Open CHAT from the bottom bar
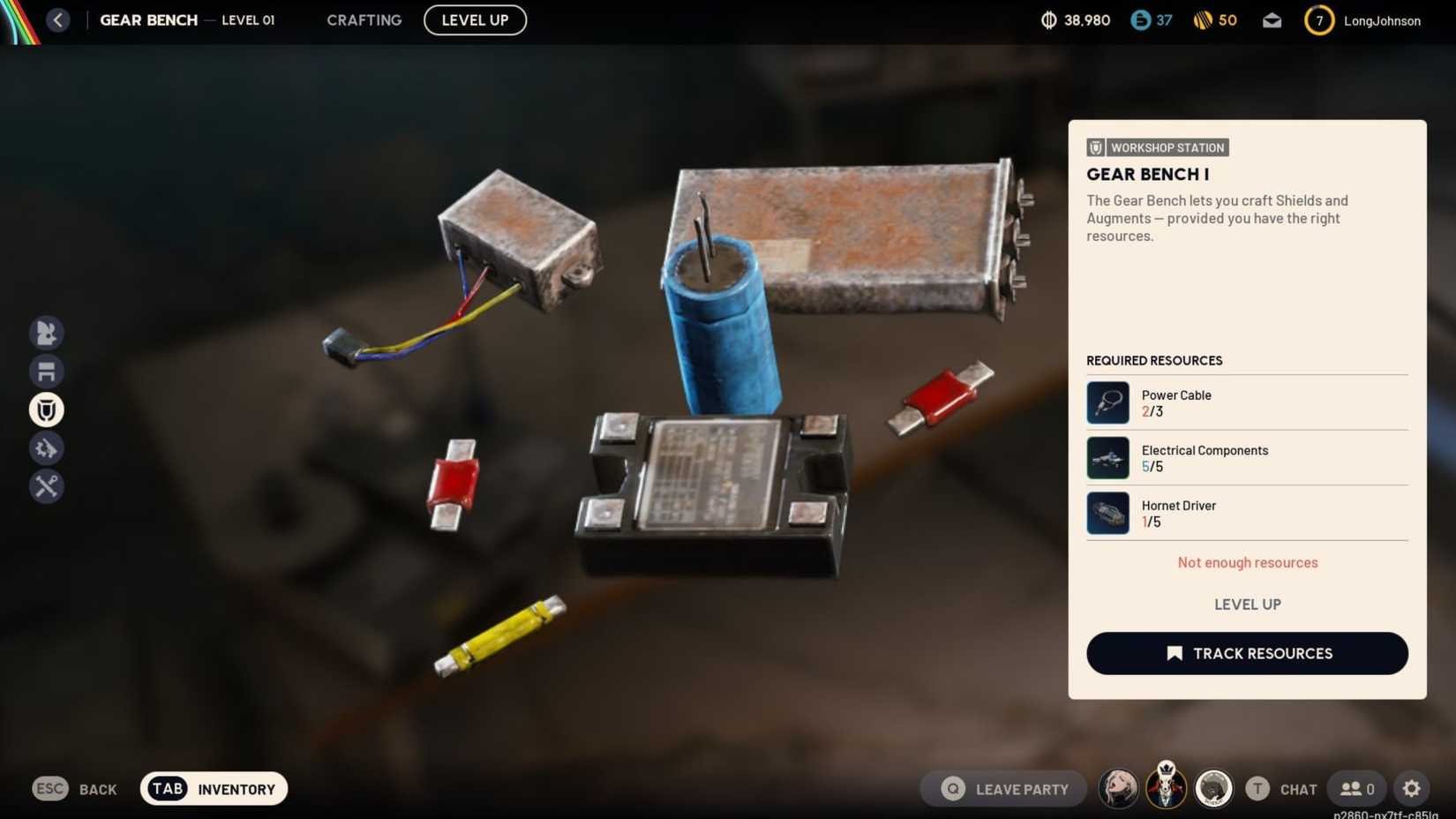 click(1298, 788)
